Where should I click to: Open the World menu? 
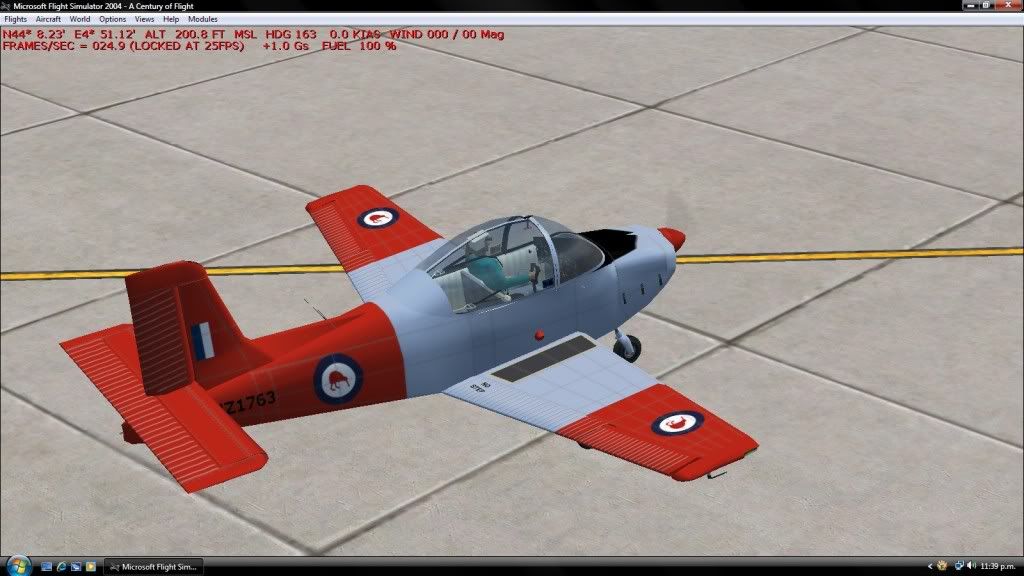pyautogui.click(x=80, y=19)
